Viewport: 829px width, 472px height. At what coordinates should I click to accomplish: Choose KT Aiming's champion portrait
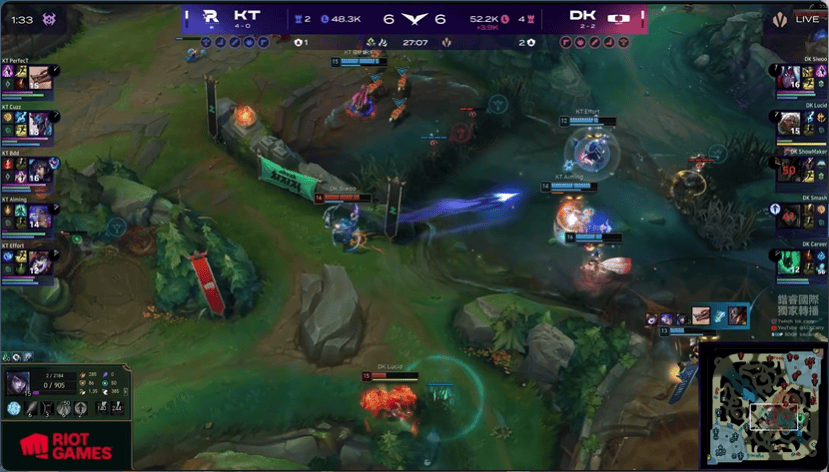click(40, 216)
